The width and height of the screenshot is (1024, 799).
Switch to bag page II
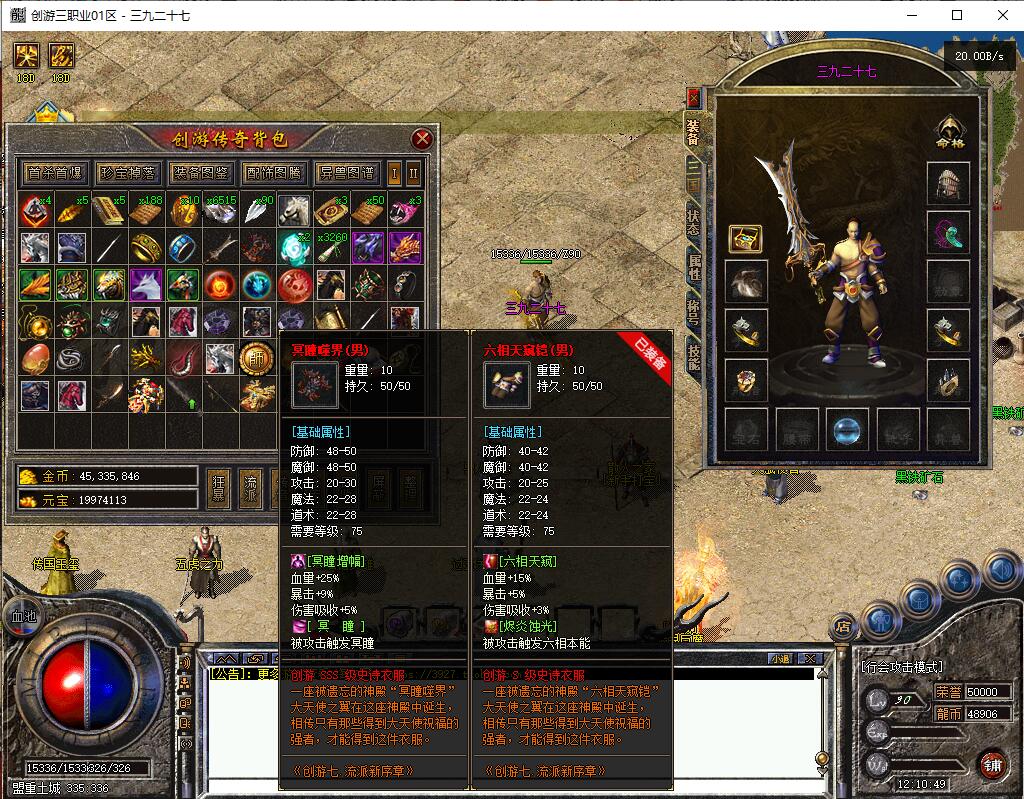[413, 173]
